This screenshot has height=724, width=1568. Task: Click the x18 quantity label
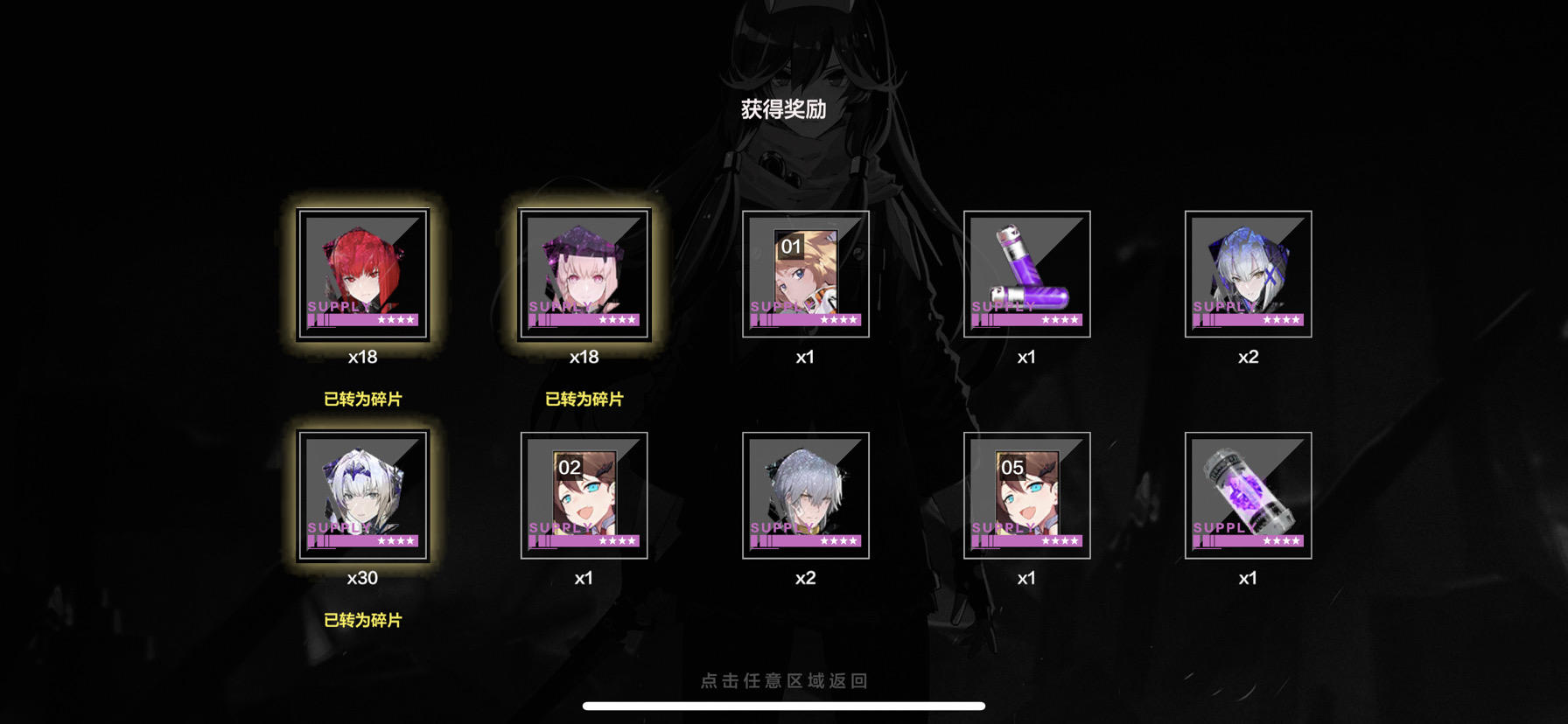point(364,356)
